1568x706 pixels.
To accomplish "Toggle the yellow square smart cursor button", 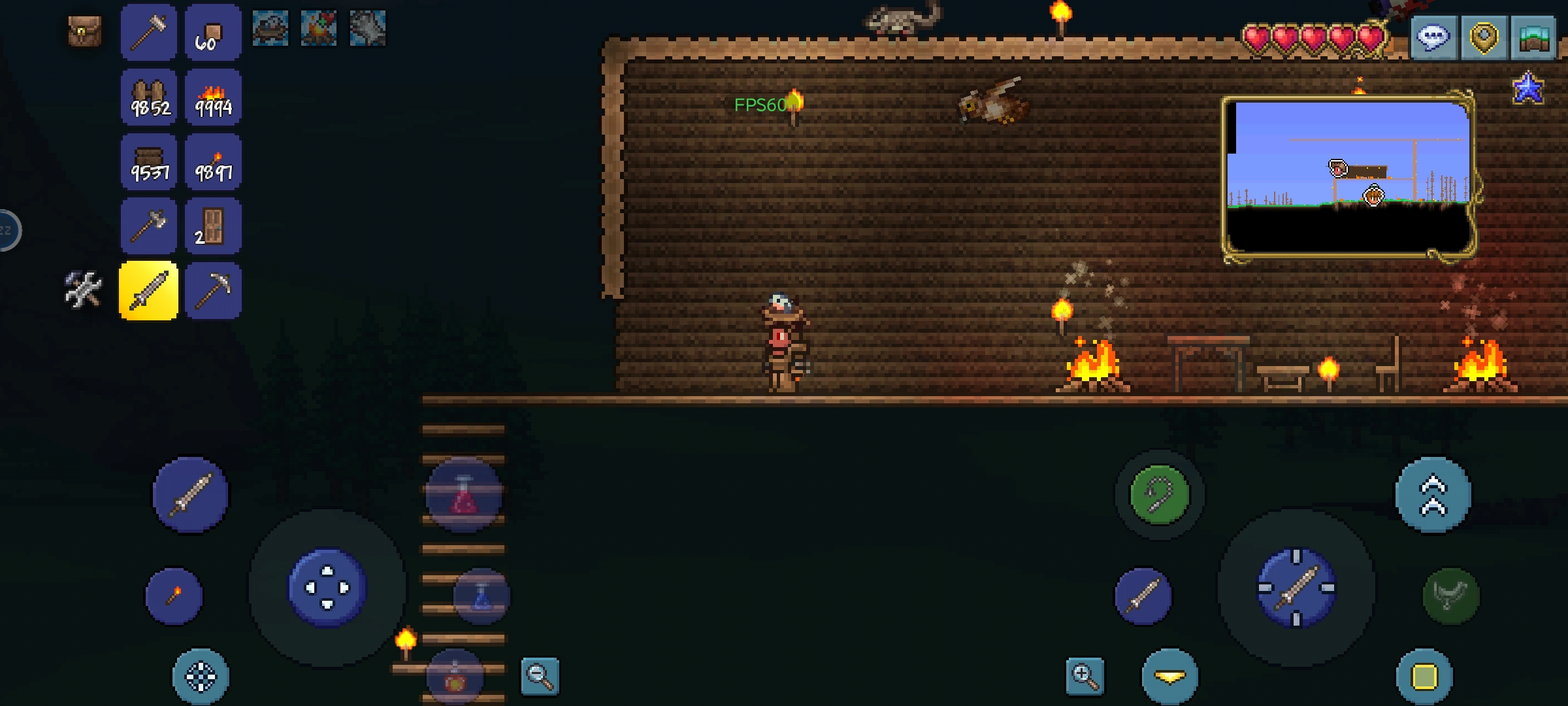I will (x=1424, y=677).
